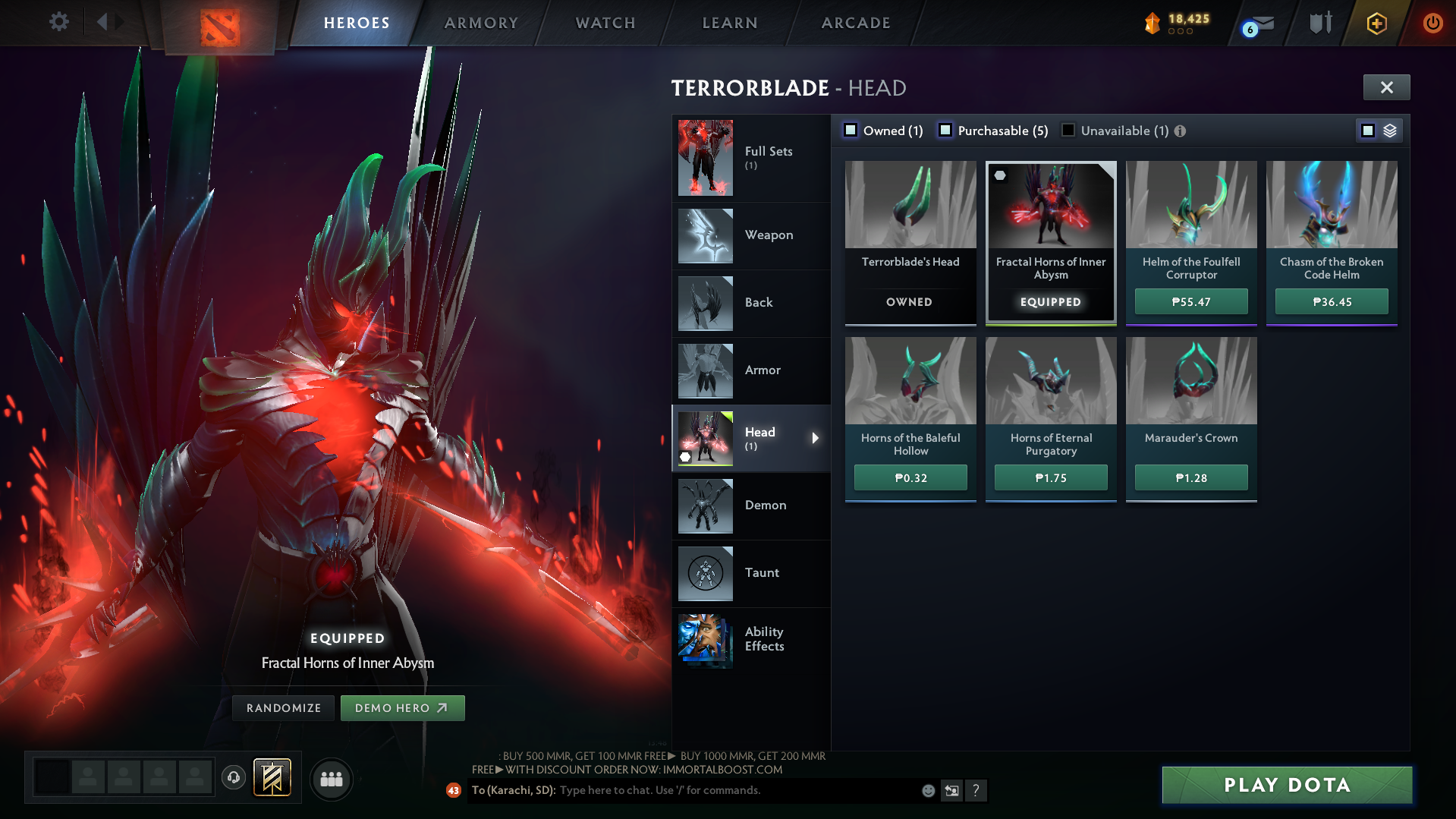Switch to the ARCADE tab

[x=855, y=23]
